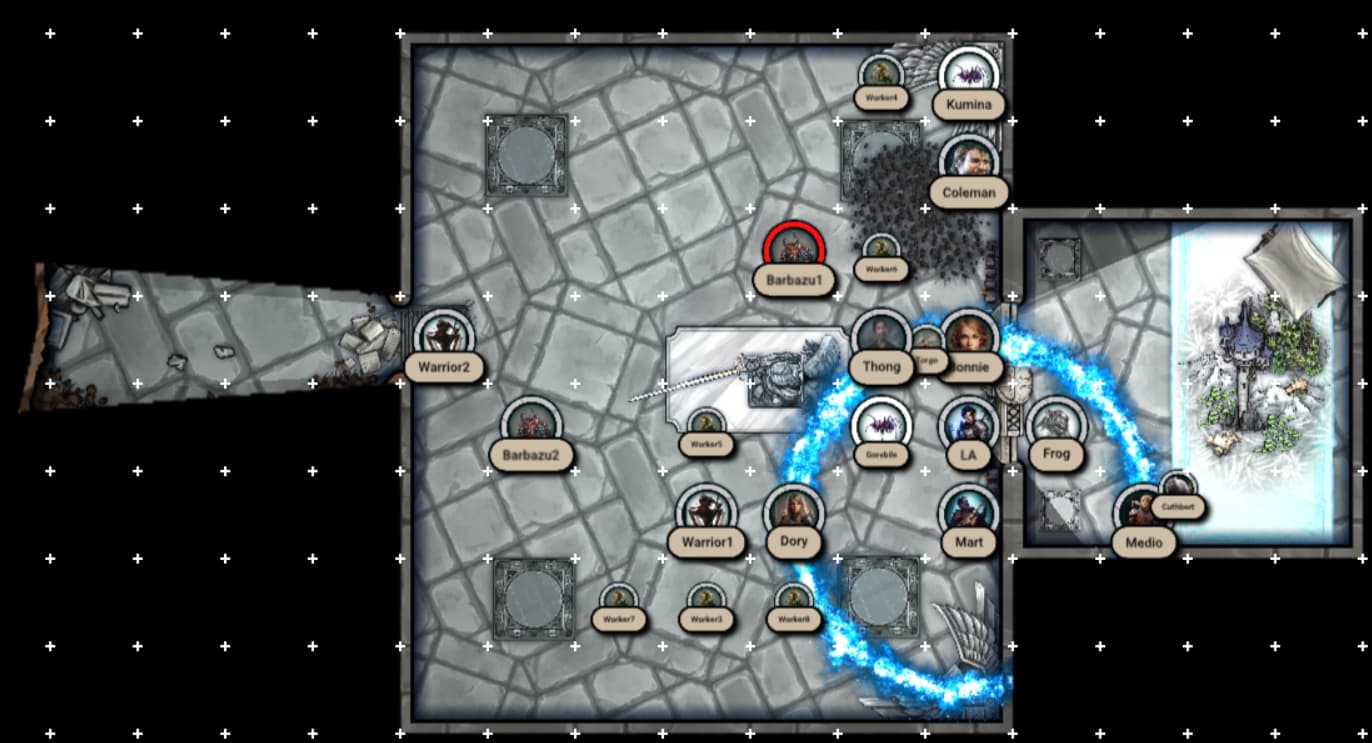Select the Worker5 token

point(706,423)
